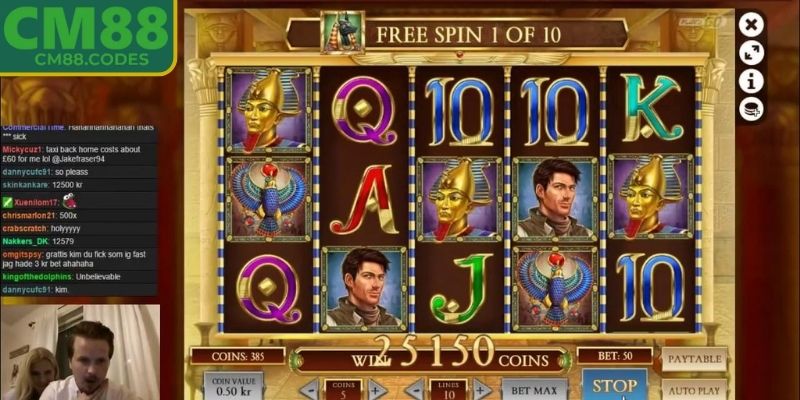The height and width of the screenshot is (400, 800).
Task: Click the CM88 logo banner
Action: click(88, 37)
